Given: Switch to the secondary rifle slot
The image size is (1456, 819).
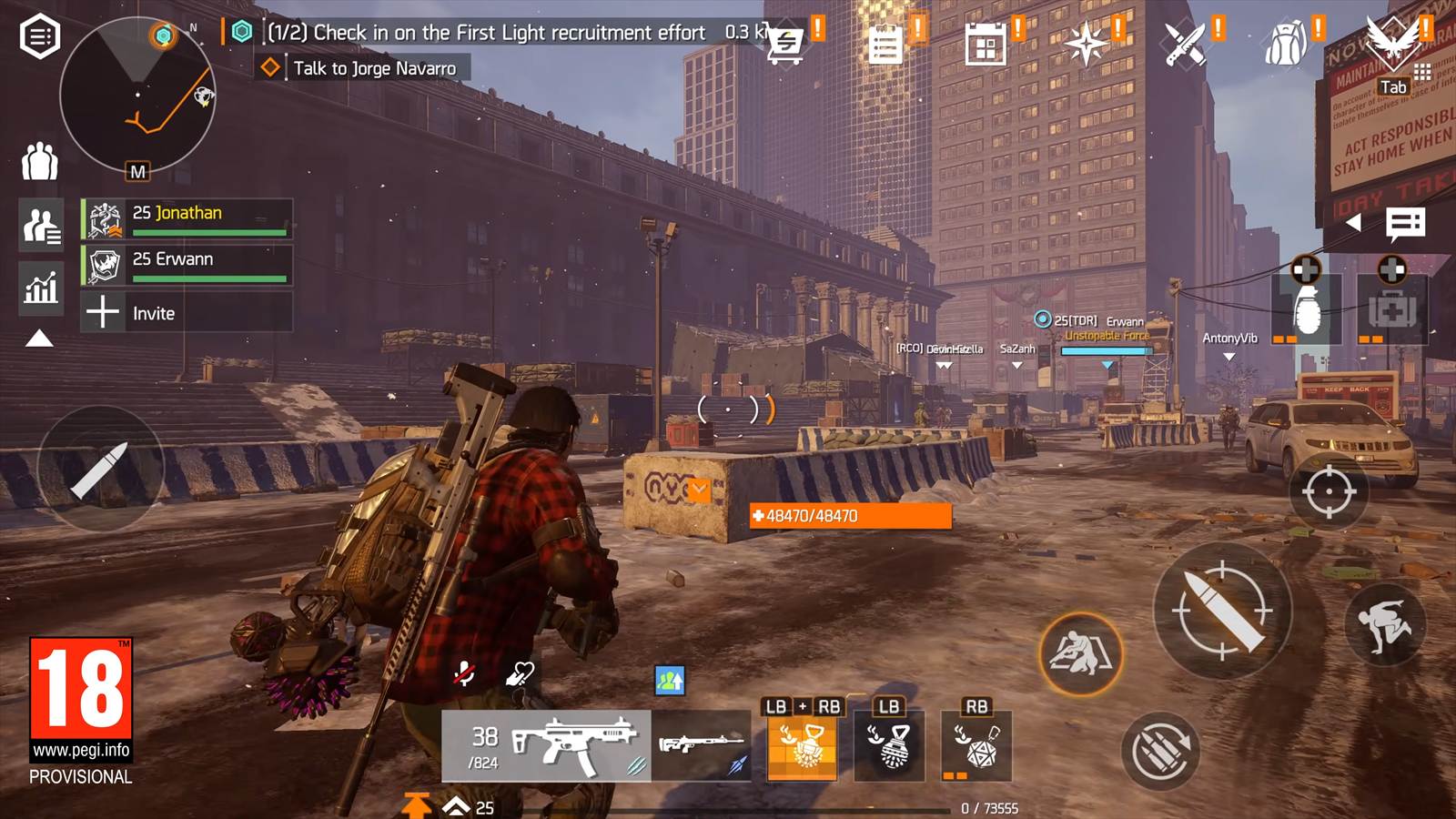Looking at the screenshot, I should (703, 746).
